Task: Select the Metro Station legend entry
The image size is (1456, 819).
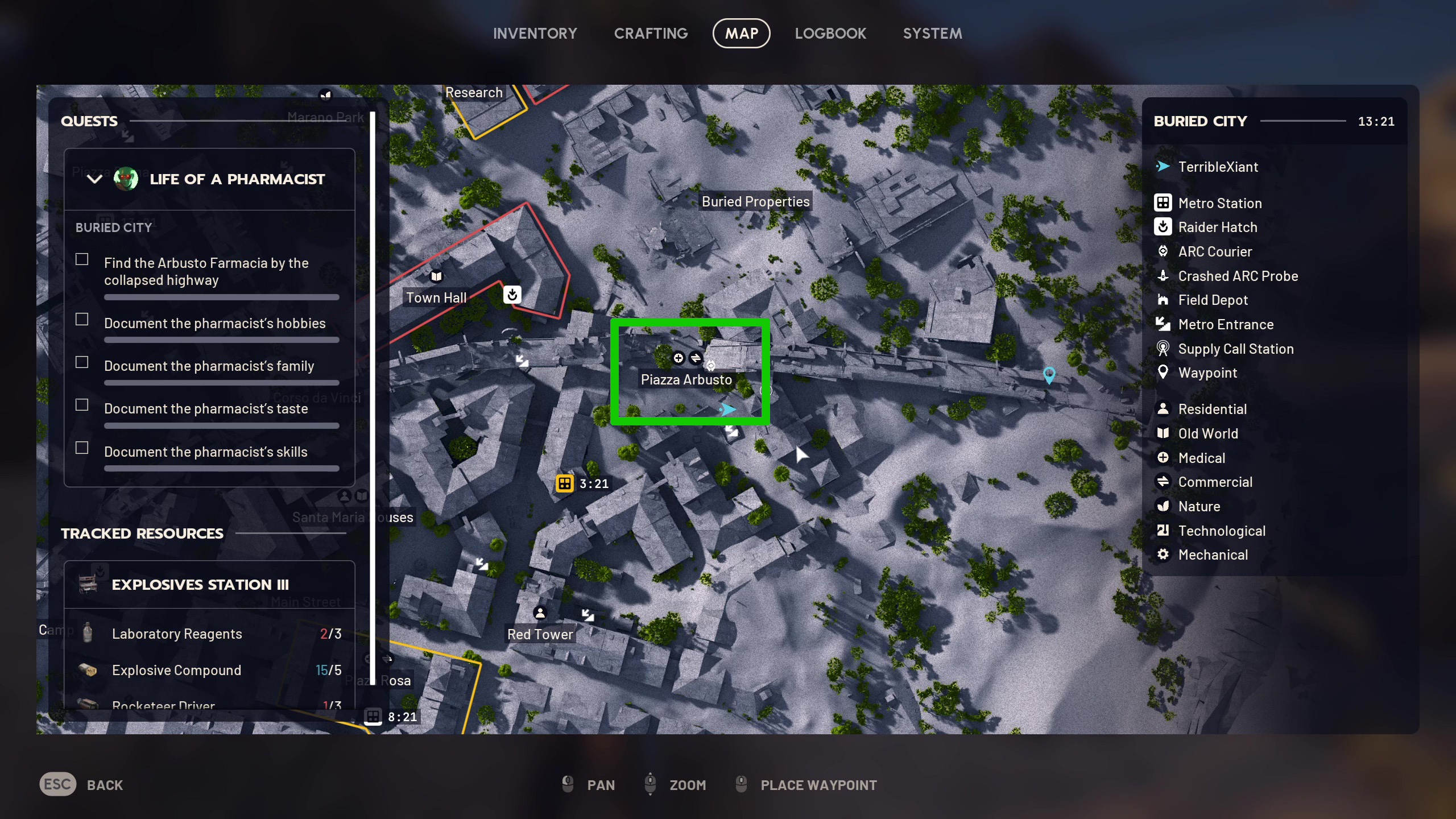Action: pyautogui.click(x=1219, y=203)
